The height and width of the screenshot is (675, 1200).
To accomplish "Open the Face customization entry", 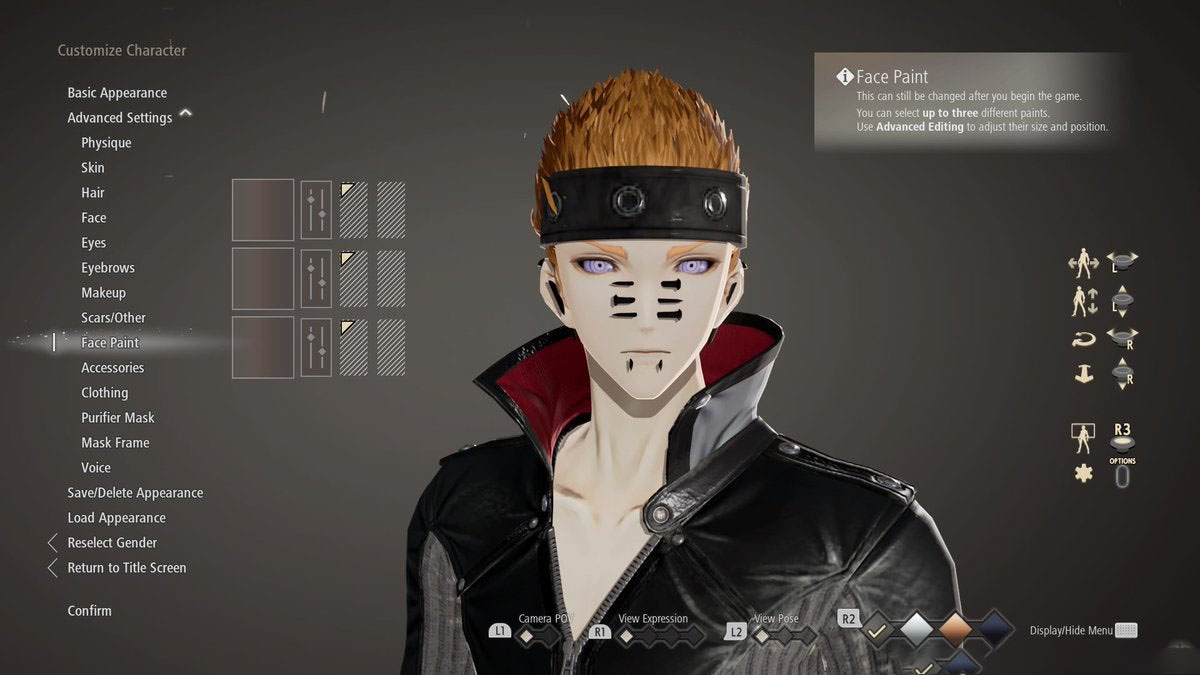I will pyautogui.click(x=94, y=218).
